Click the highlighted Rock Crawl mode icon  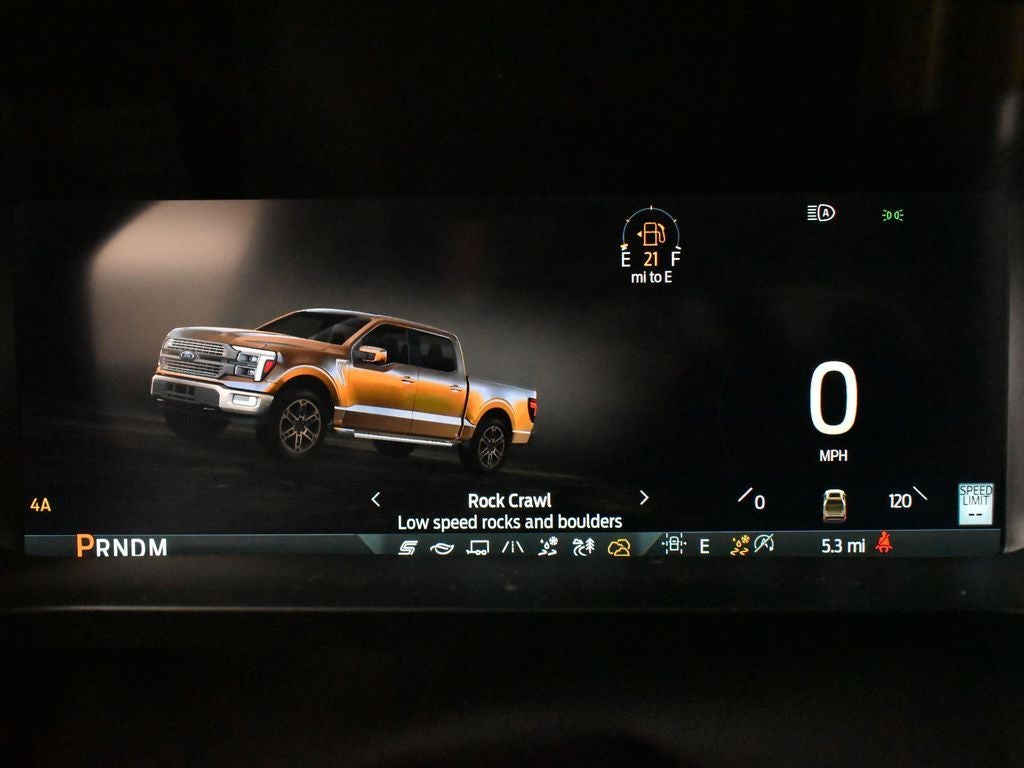[619, 547]
